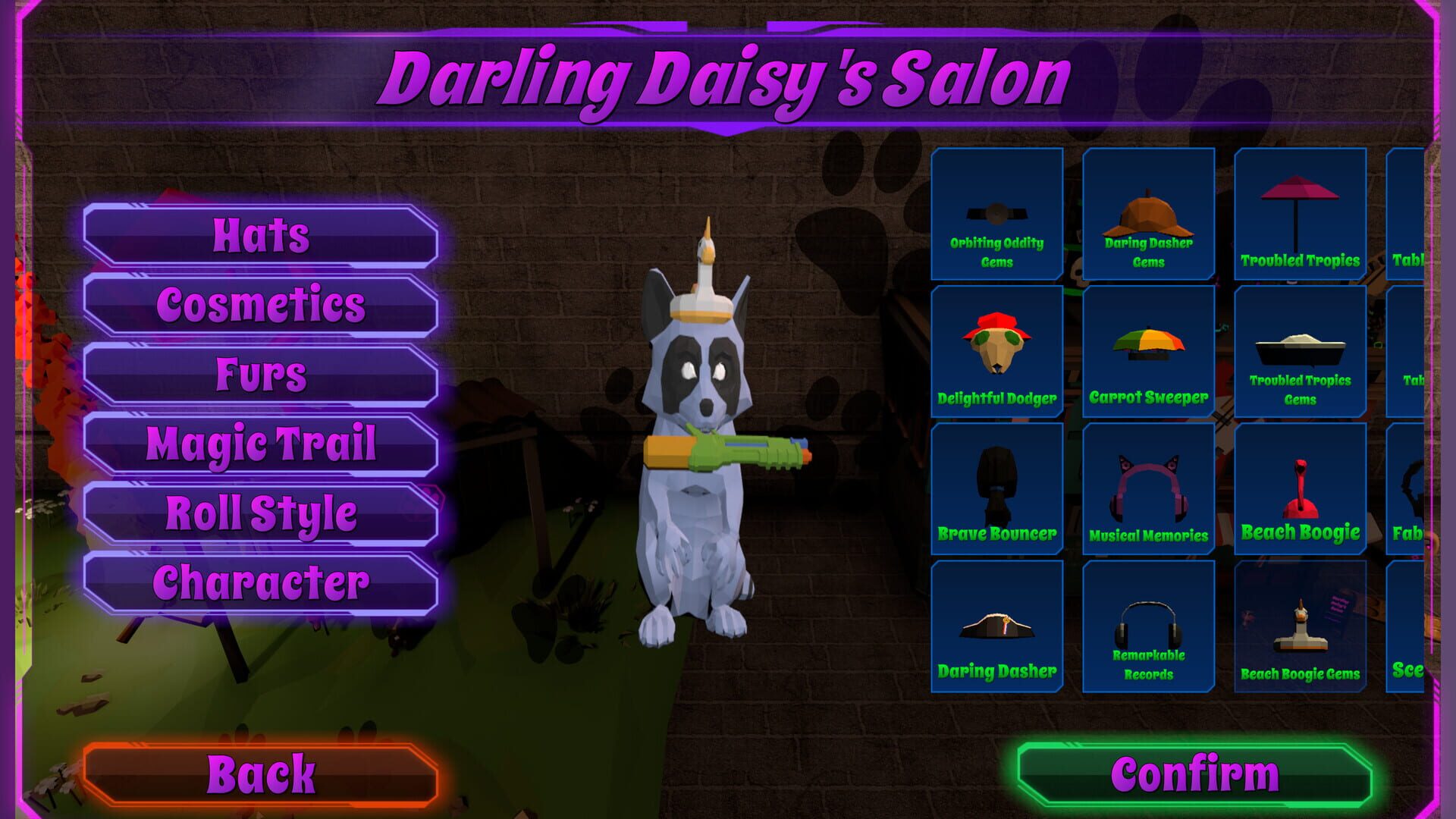Choose the Musical Memories headphones
This screenshot has width=1456, height=819.
click(1147, 489)
